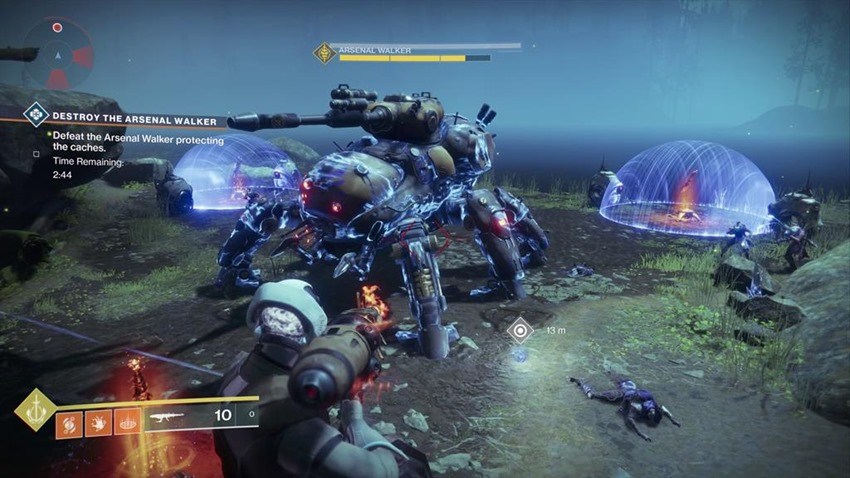Click the circular radar in the corner
The height and width of the screenshot is (478, 850).
tap(57, 54)
